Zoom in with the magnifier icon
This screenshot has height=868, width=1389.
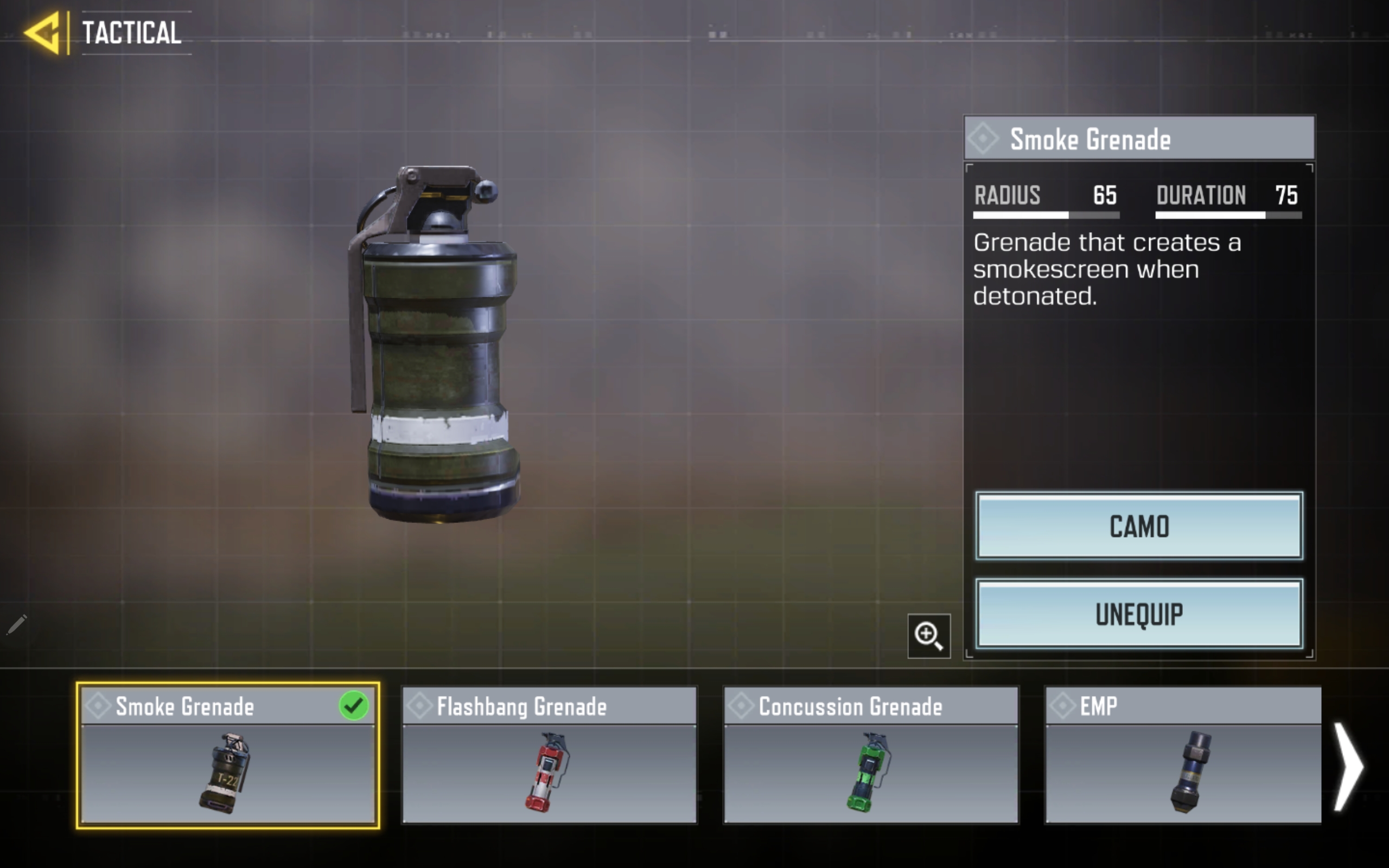click(x=928, y=635)
